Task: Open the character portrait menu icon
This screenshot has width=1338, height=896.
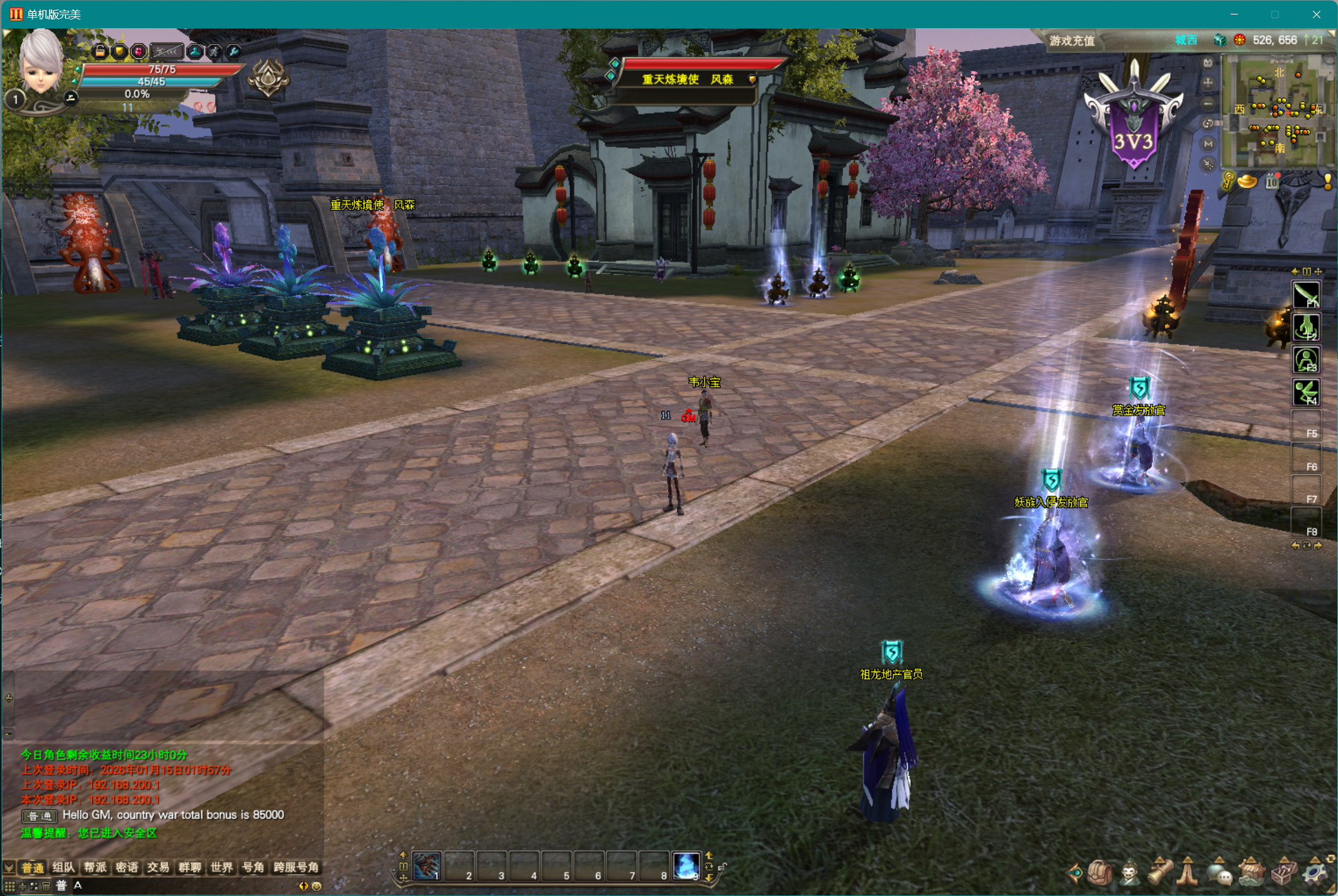Action: [x=1130, y=873]
